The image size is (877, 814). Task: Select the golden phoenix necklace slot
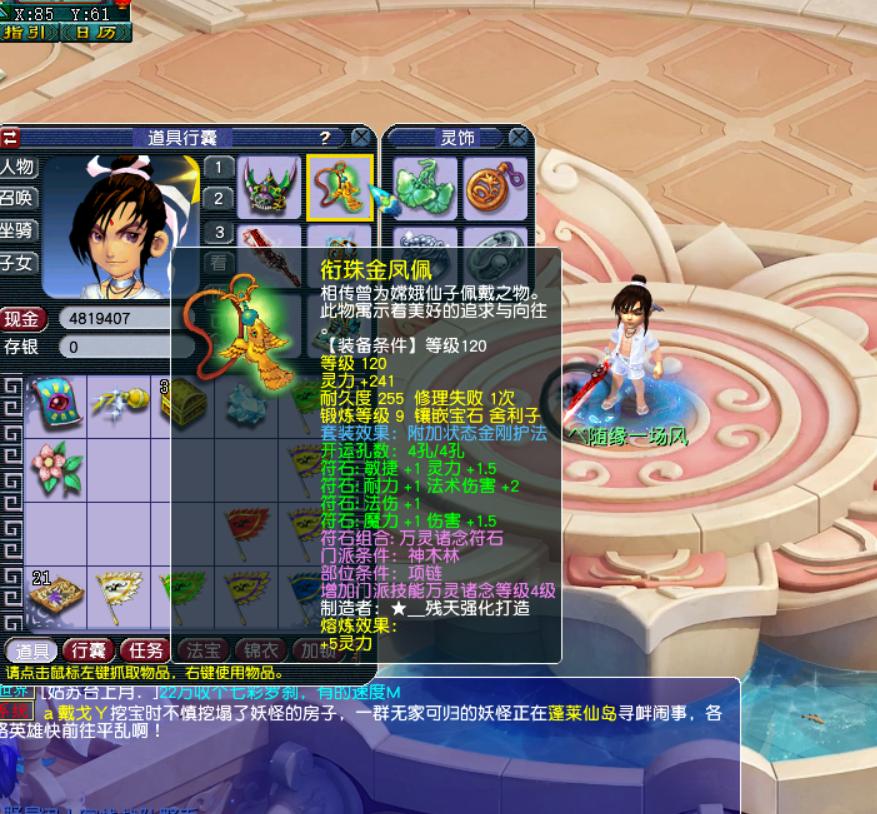340,187
